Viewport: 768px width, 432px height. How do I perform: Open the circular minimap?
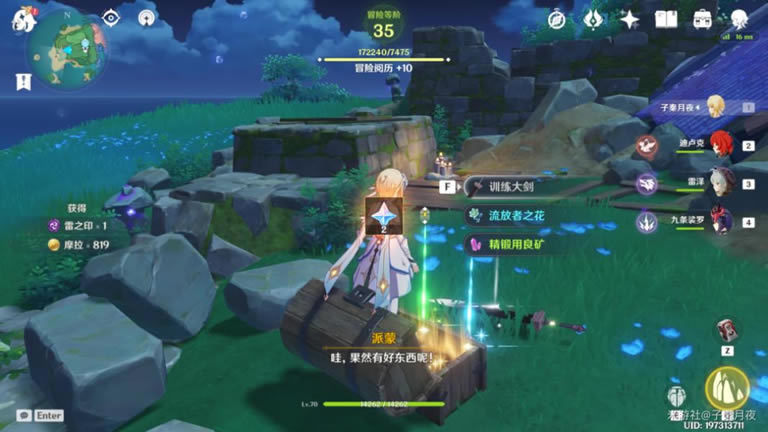tap(66, 48)
